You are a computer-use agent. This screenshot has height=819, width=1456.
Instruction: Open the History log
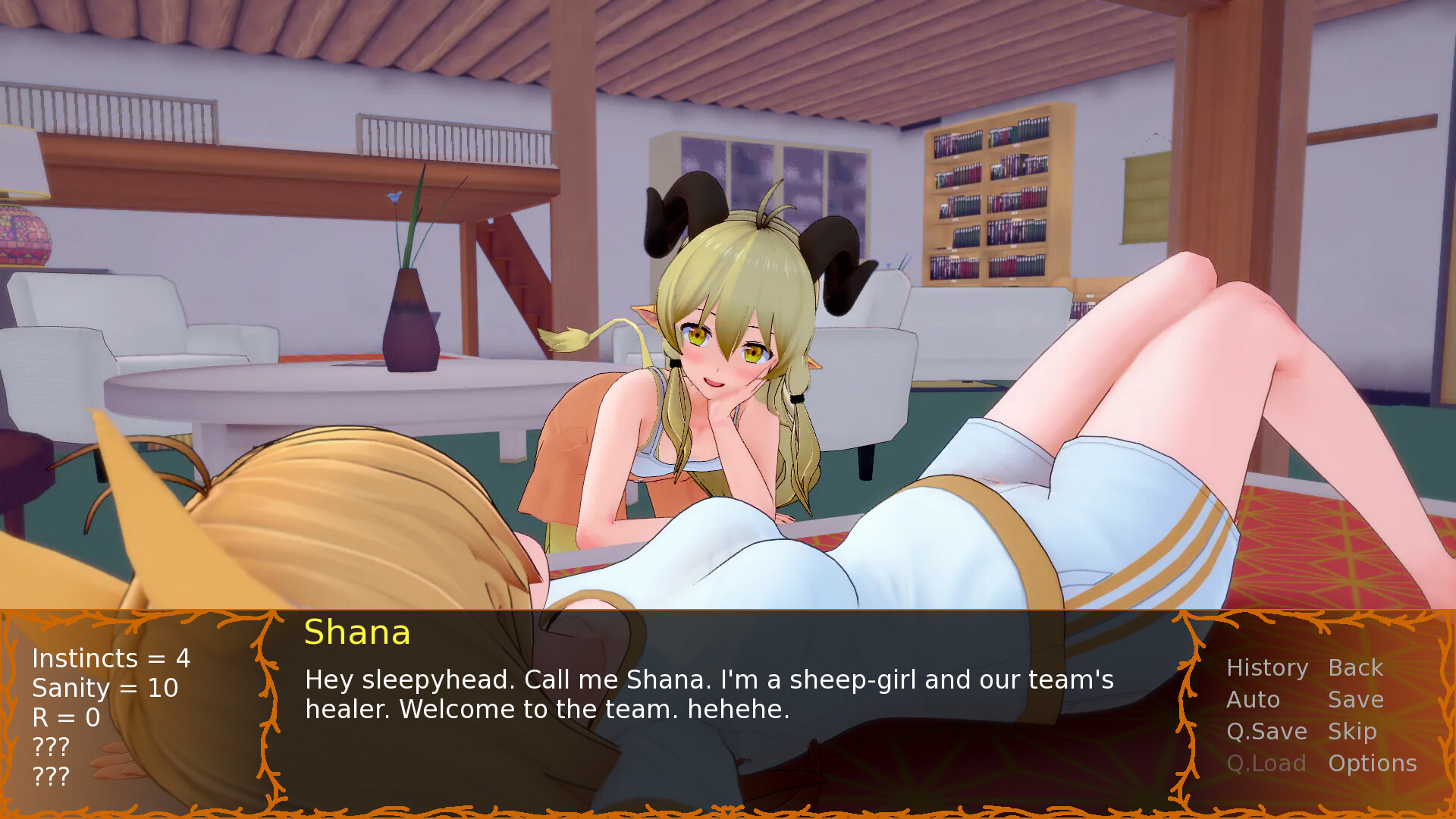pos(1267,668)
